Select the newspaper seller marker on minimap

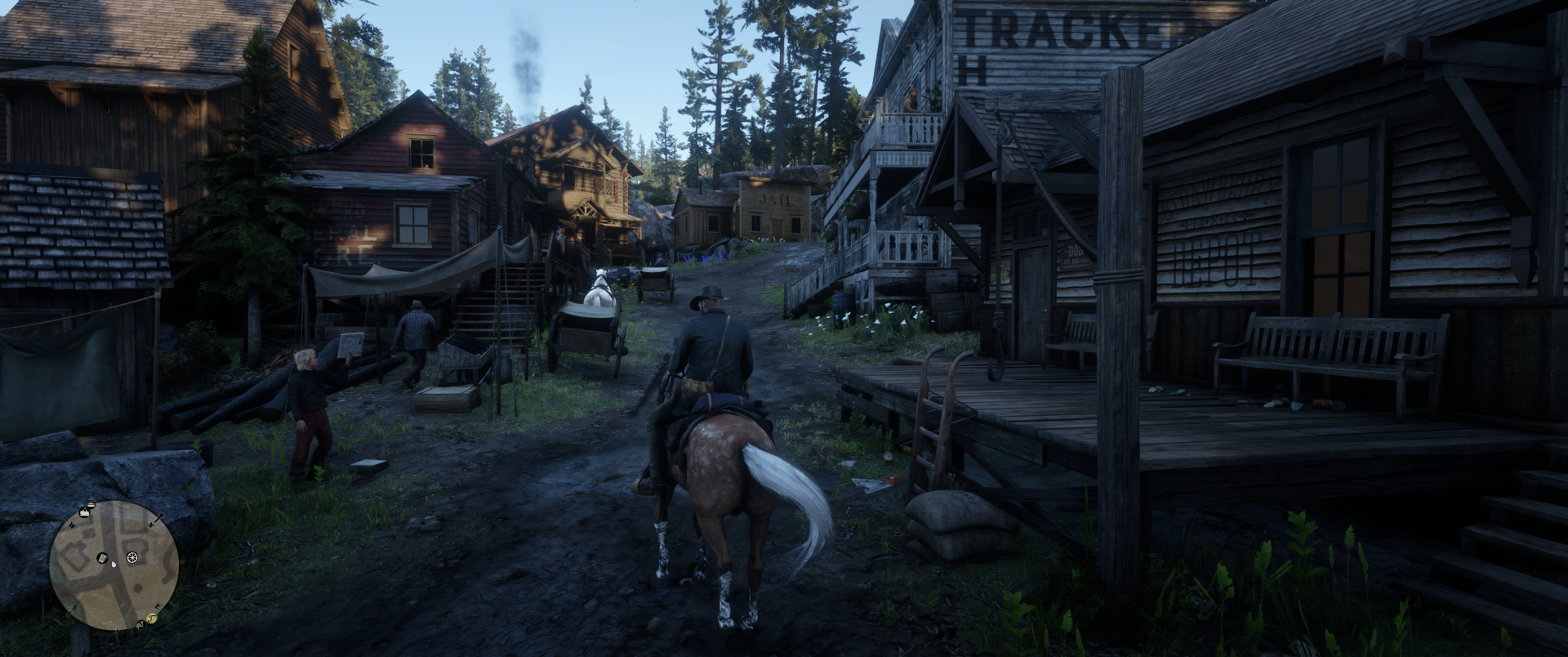(x=104, y=558)
